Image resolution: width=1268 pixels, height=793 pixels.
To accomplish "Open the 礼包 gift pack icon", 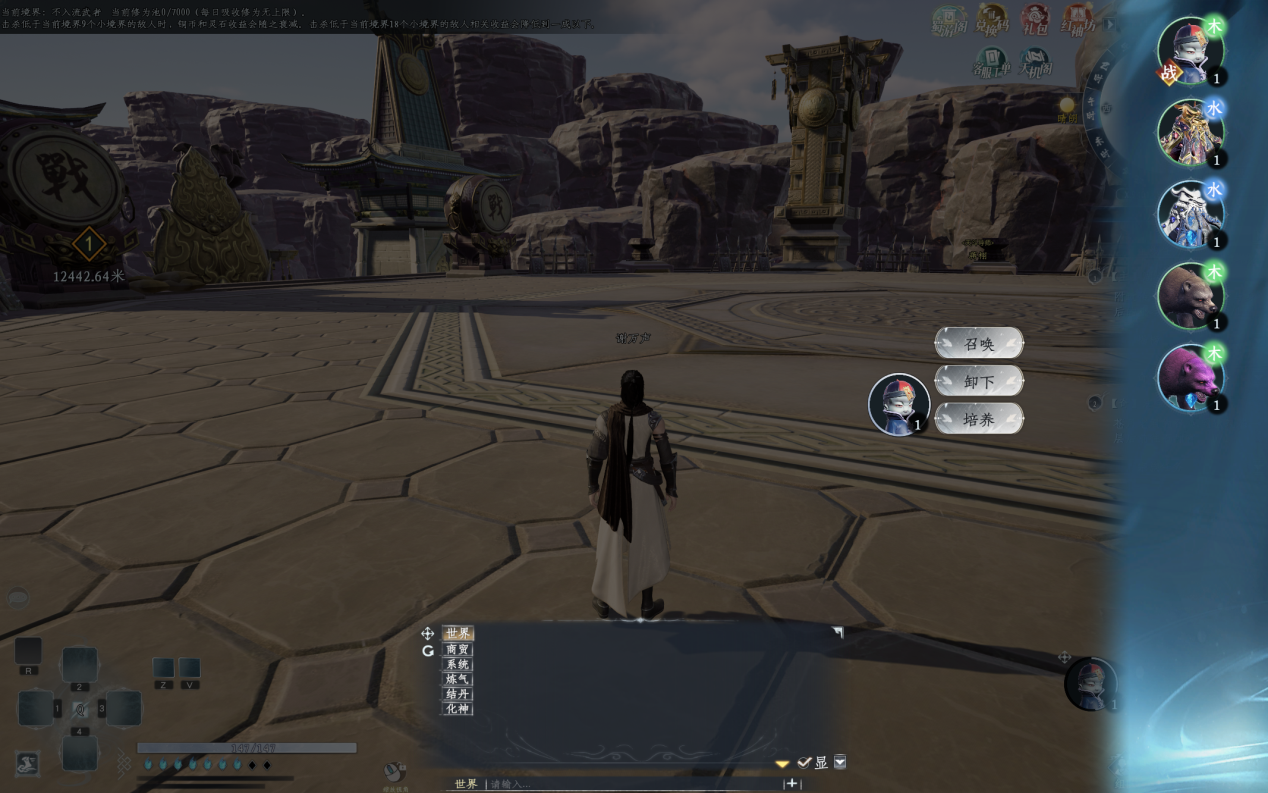I will pyautogui.click(x=1034, y=20).
